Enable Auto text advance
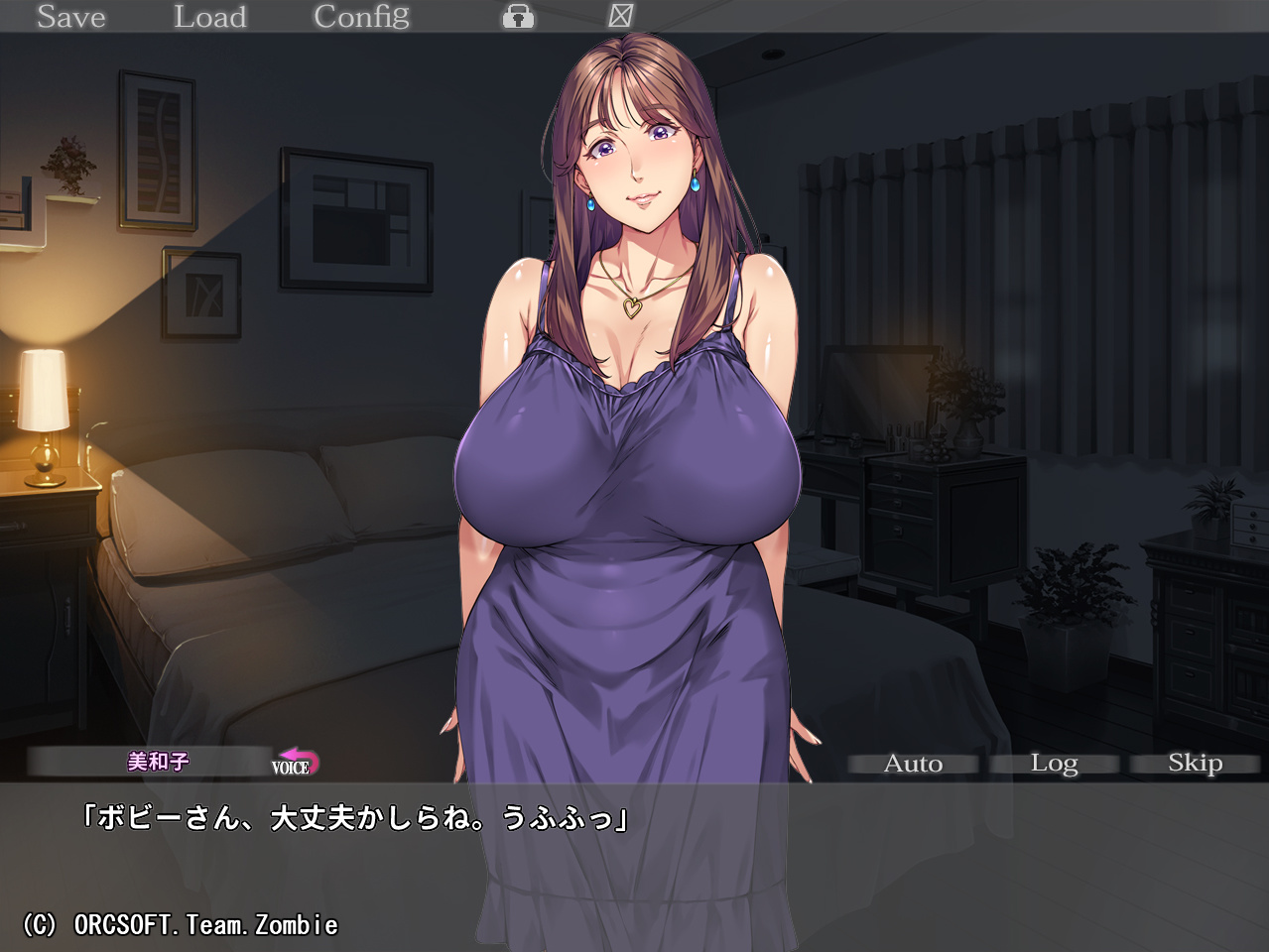Screen dimensions: 1269x952 (913, 764)
